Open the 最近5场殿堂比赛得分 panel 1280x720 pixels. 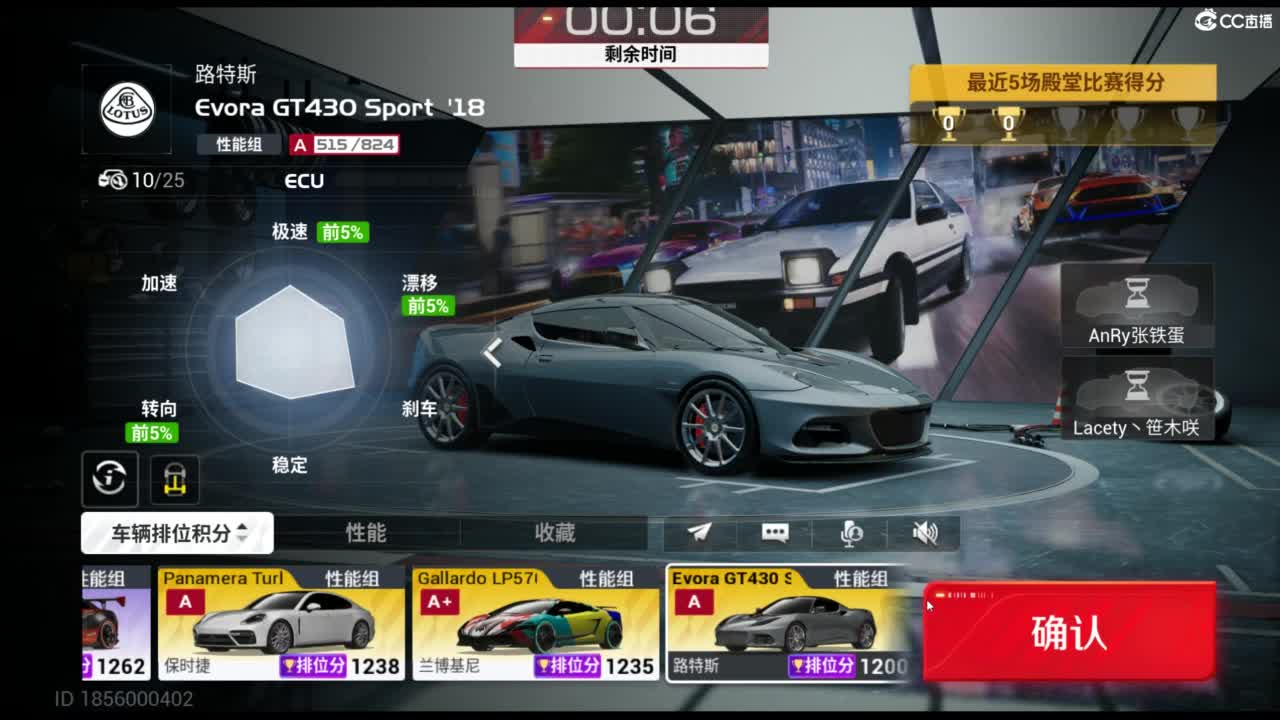coord(1063,83)
